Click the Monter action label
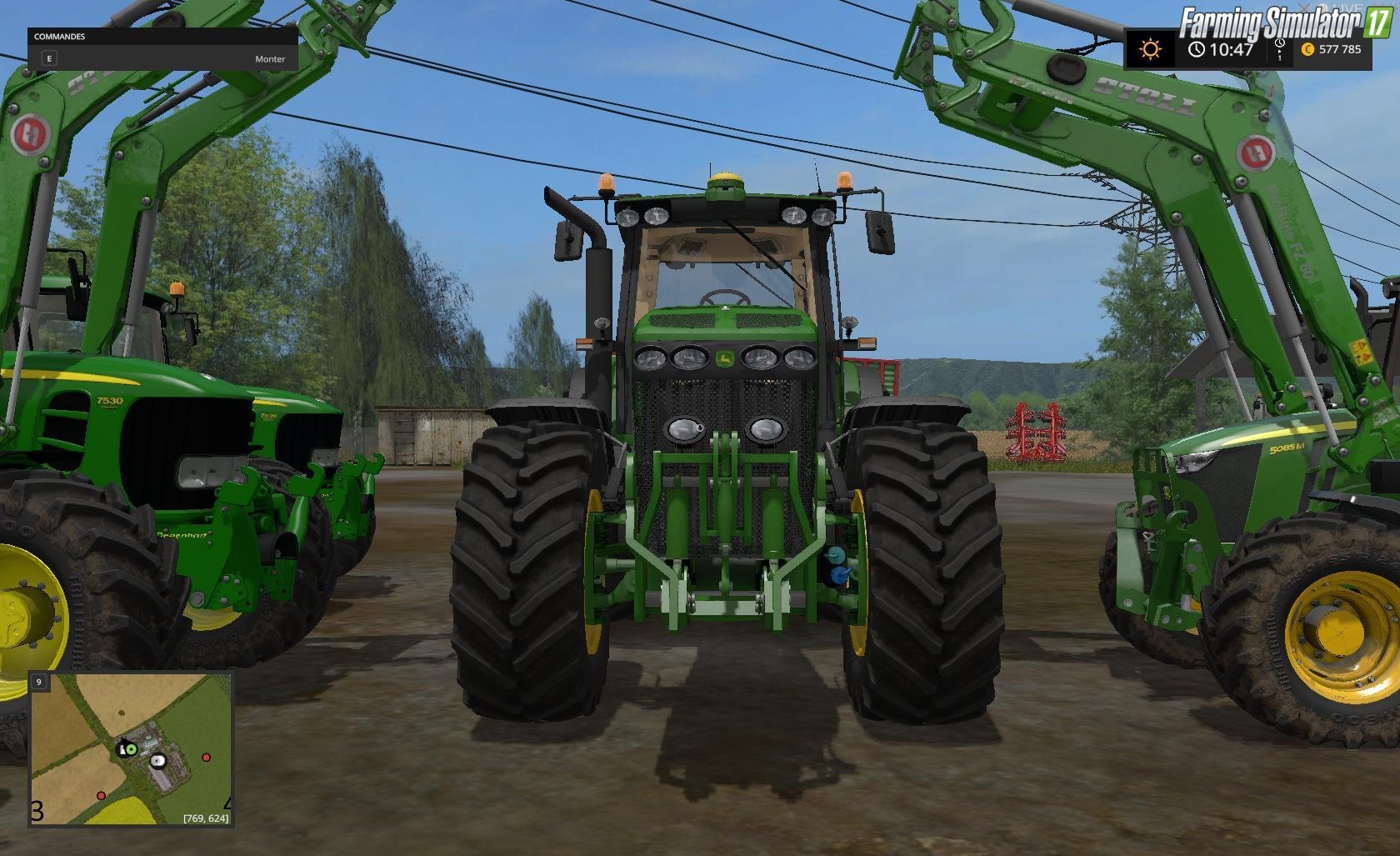Screen dimensions: 1400x856 [x=270, y=59]
